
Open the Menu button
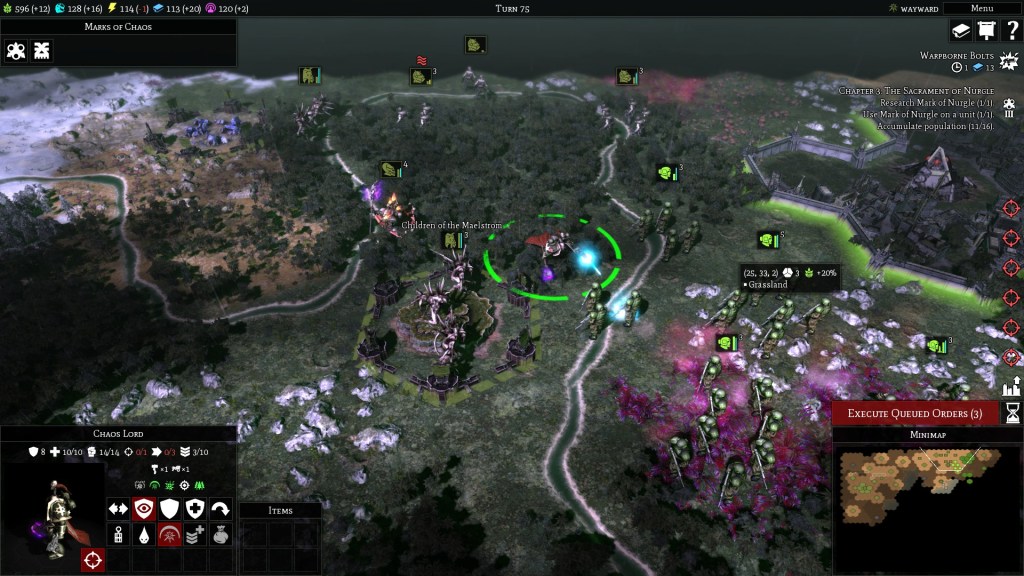pos(981,8)
